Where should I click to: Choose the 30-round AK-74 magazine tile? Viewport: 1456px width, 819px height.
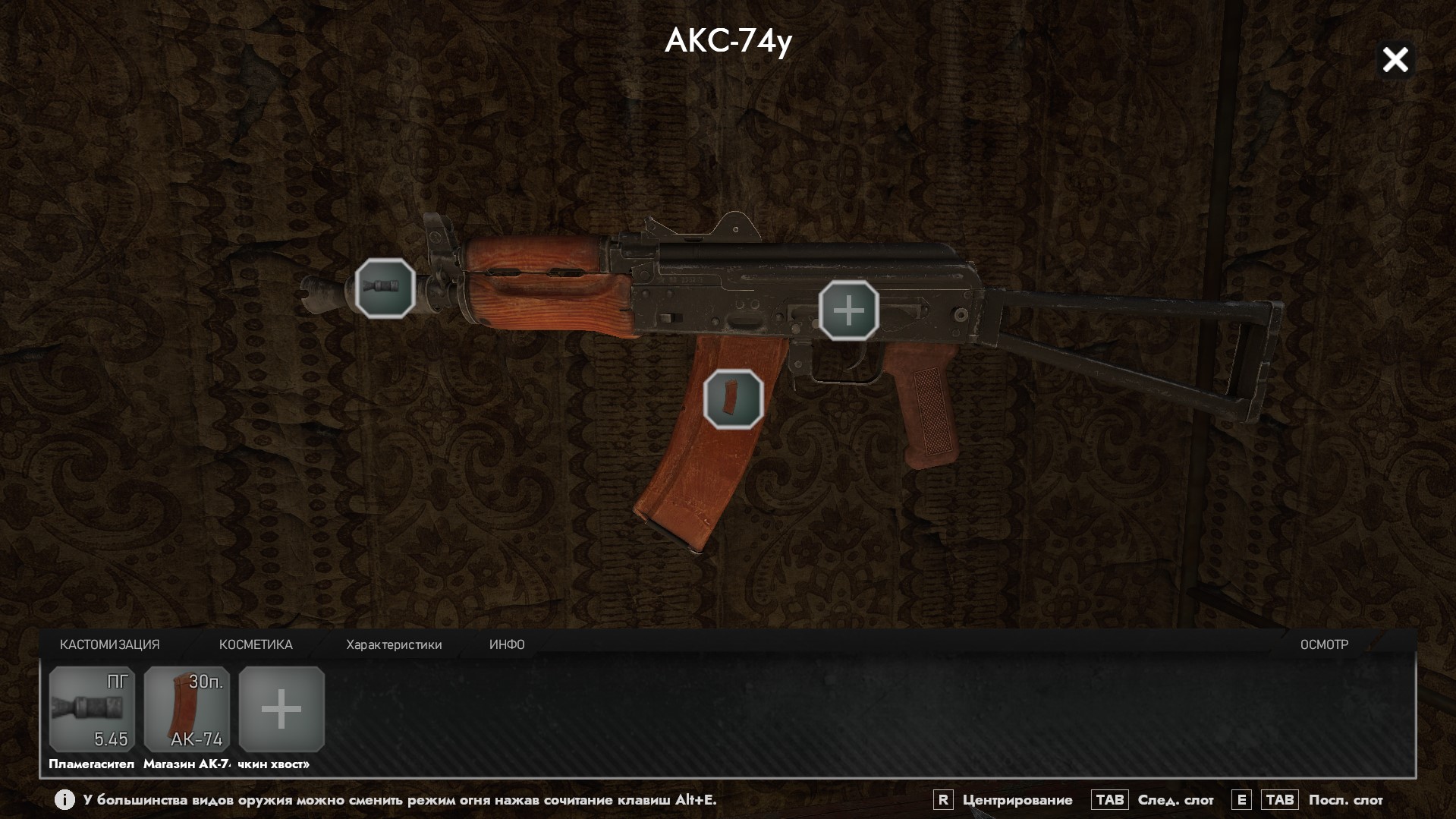point(187,709)
